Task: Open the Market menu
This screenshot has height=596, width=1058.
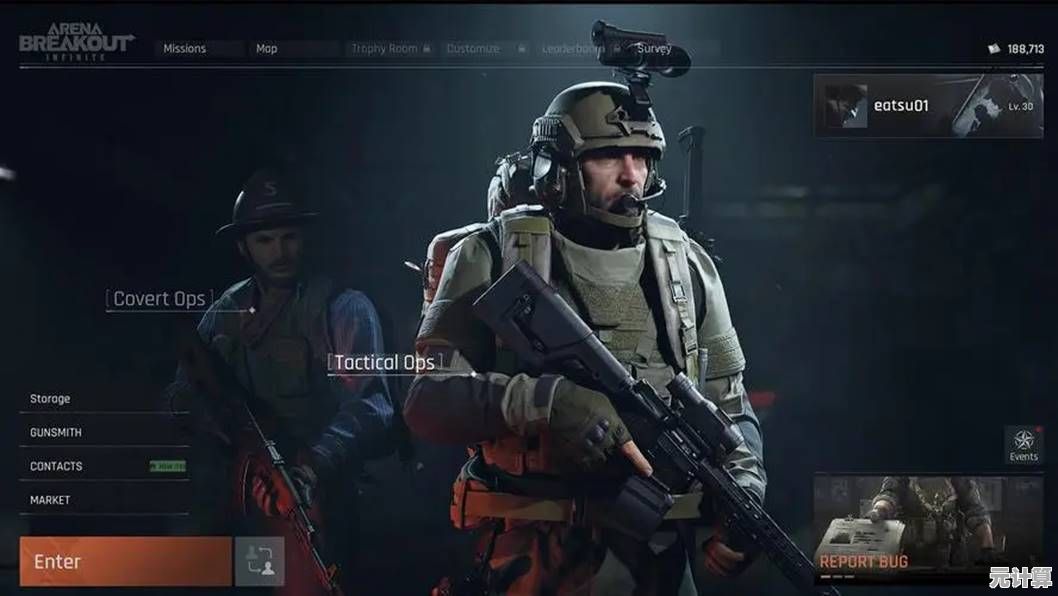Action: point(50,500)
